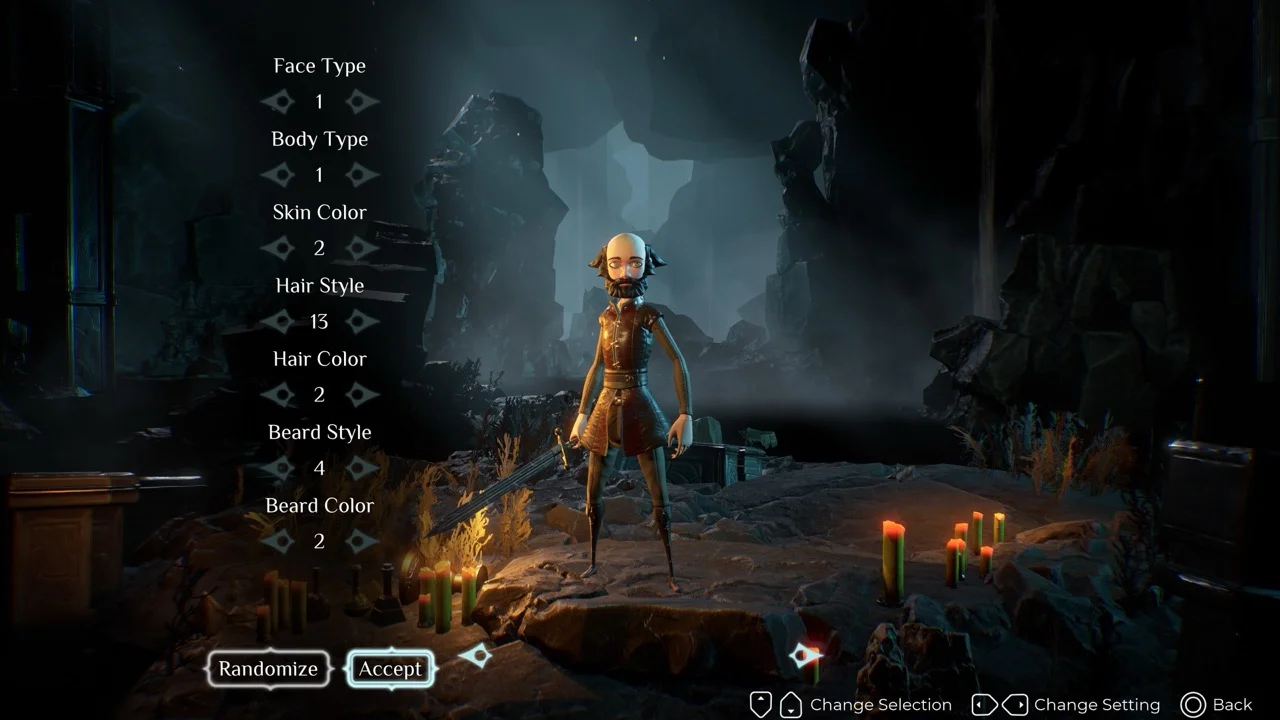Screen dimensions: 1280x720
Task: Advance to the next Body Type
Action: click(362, 175)
